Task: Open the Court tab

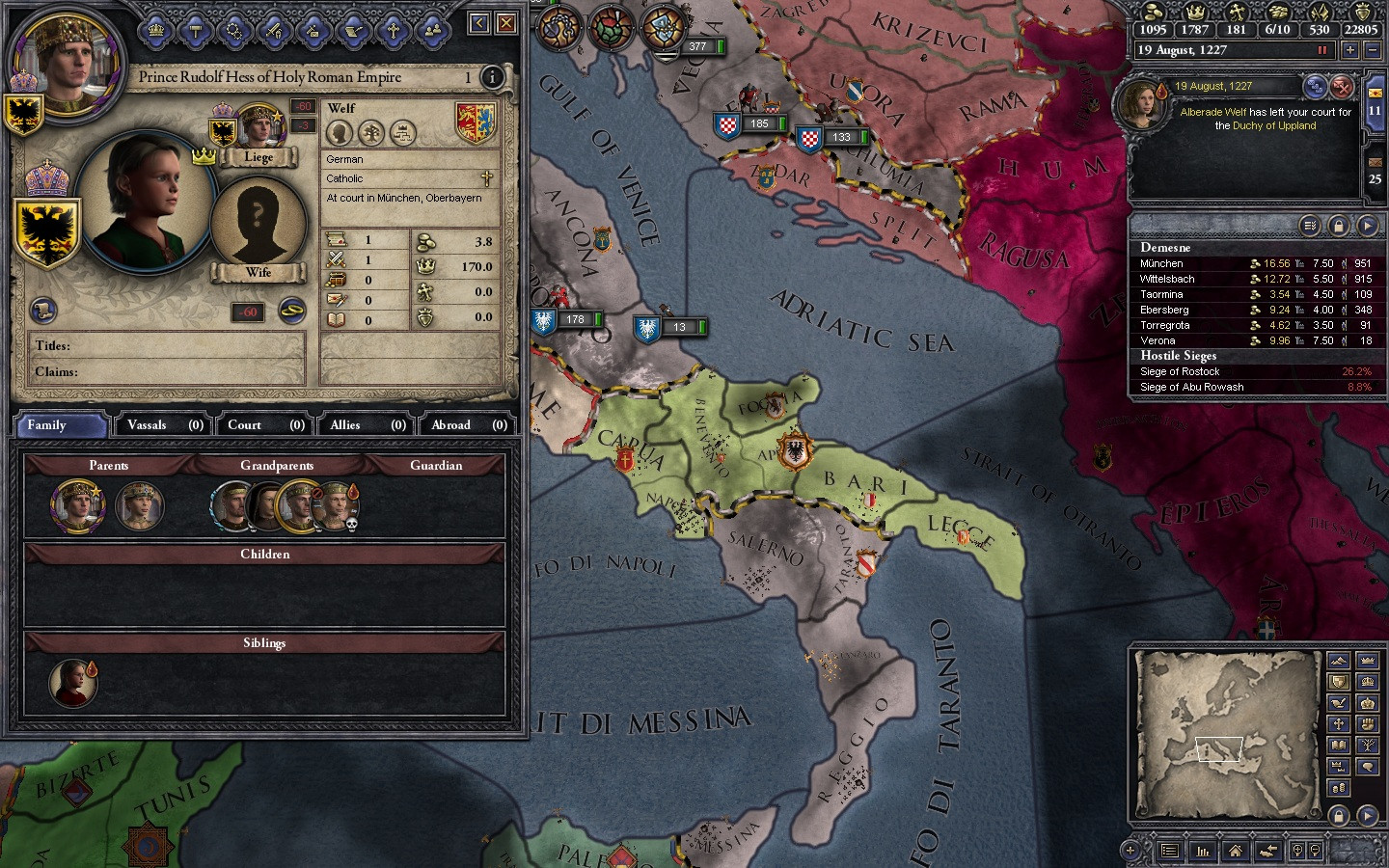Action: click(265, 424)
